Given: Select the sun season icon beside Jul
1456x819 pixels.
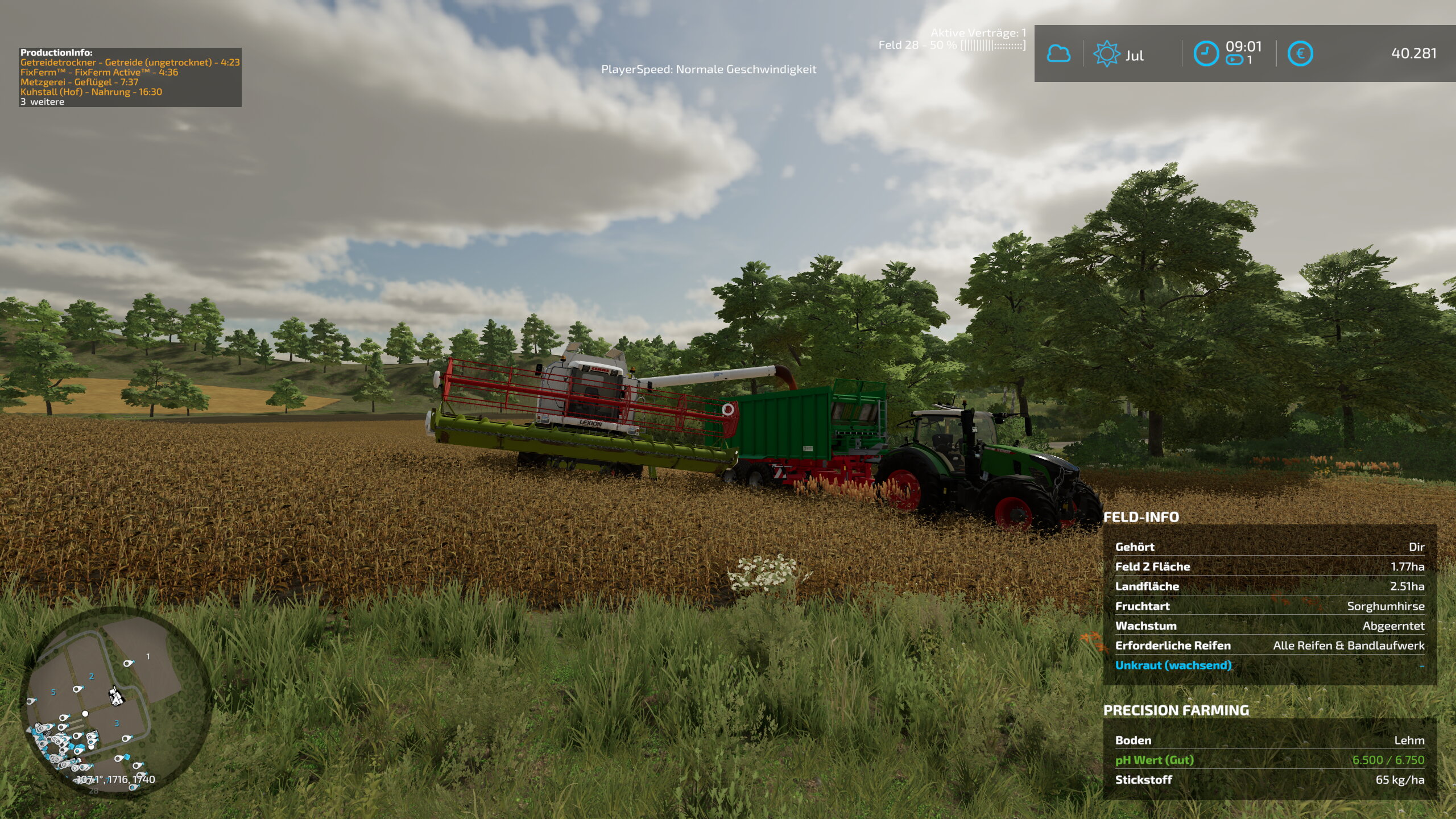Looking at the screenshot, I should (1106, 54).
